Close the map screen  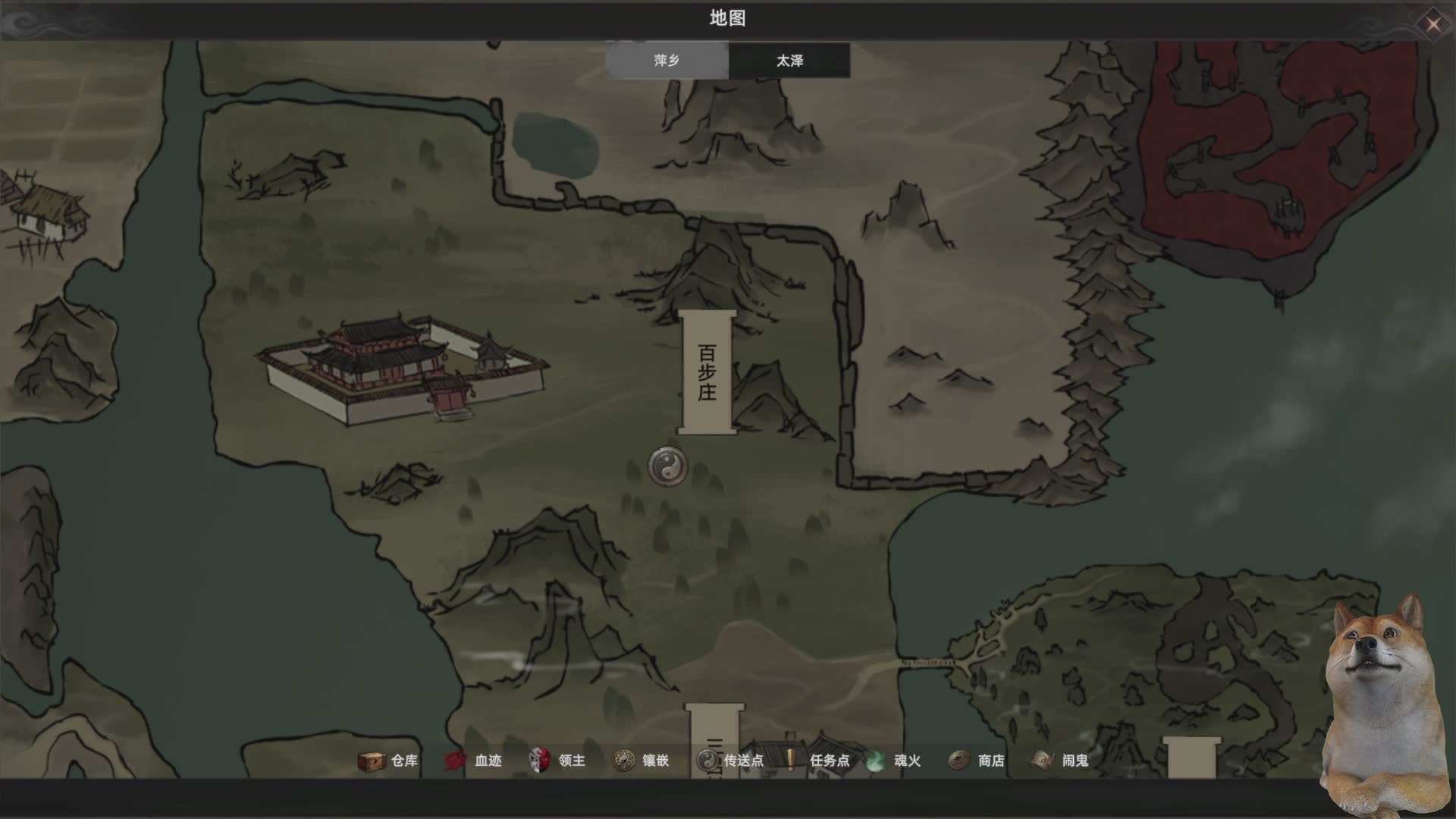pyautogui.click(x=1432, y=24)
